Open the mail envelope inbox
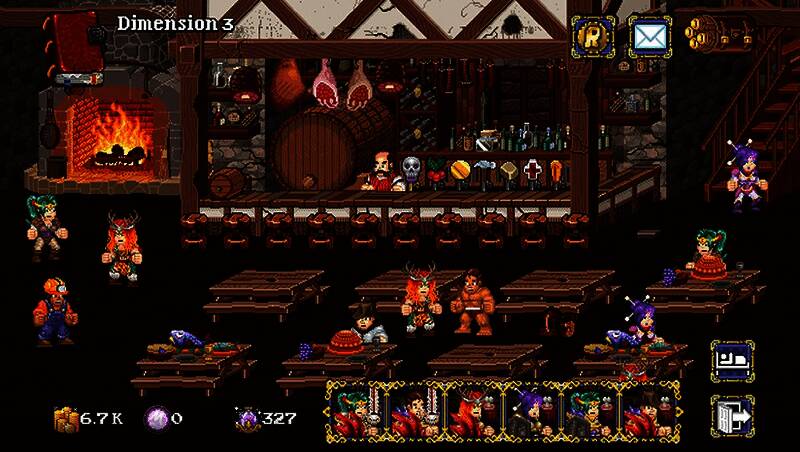This screenshot has height=452, width=800. [648, 37]
